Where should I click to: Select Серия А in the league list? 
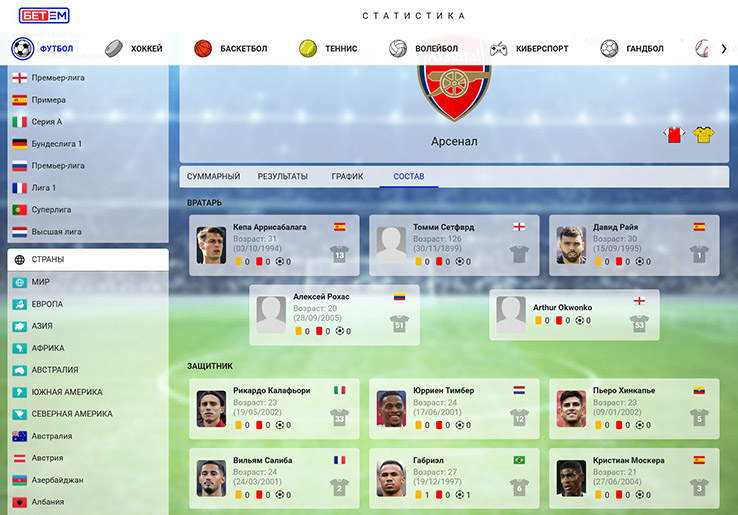point(46,122)
